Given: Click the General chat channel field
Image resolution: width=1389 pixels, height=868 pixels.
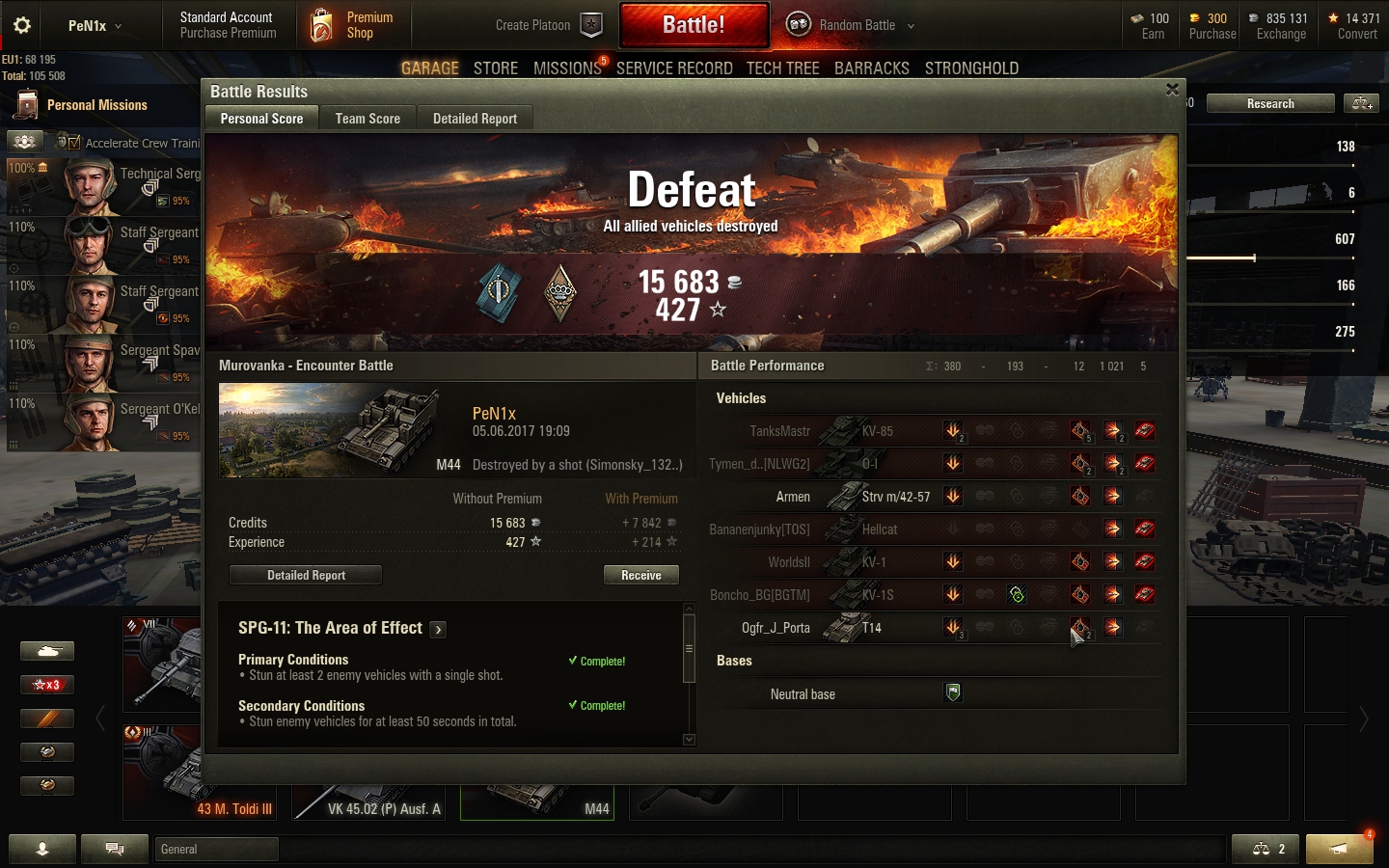Looking at the screenshot, I should [x=216, y=849].
